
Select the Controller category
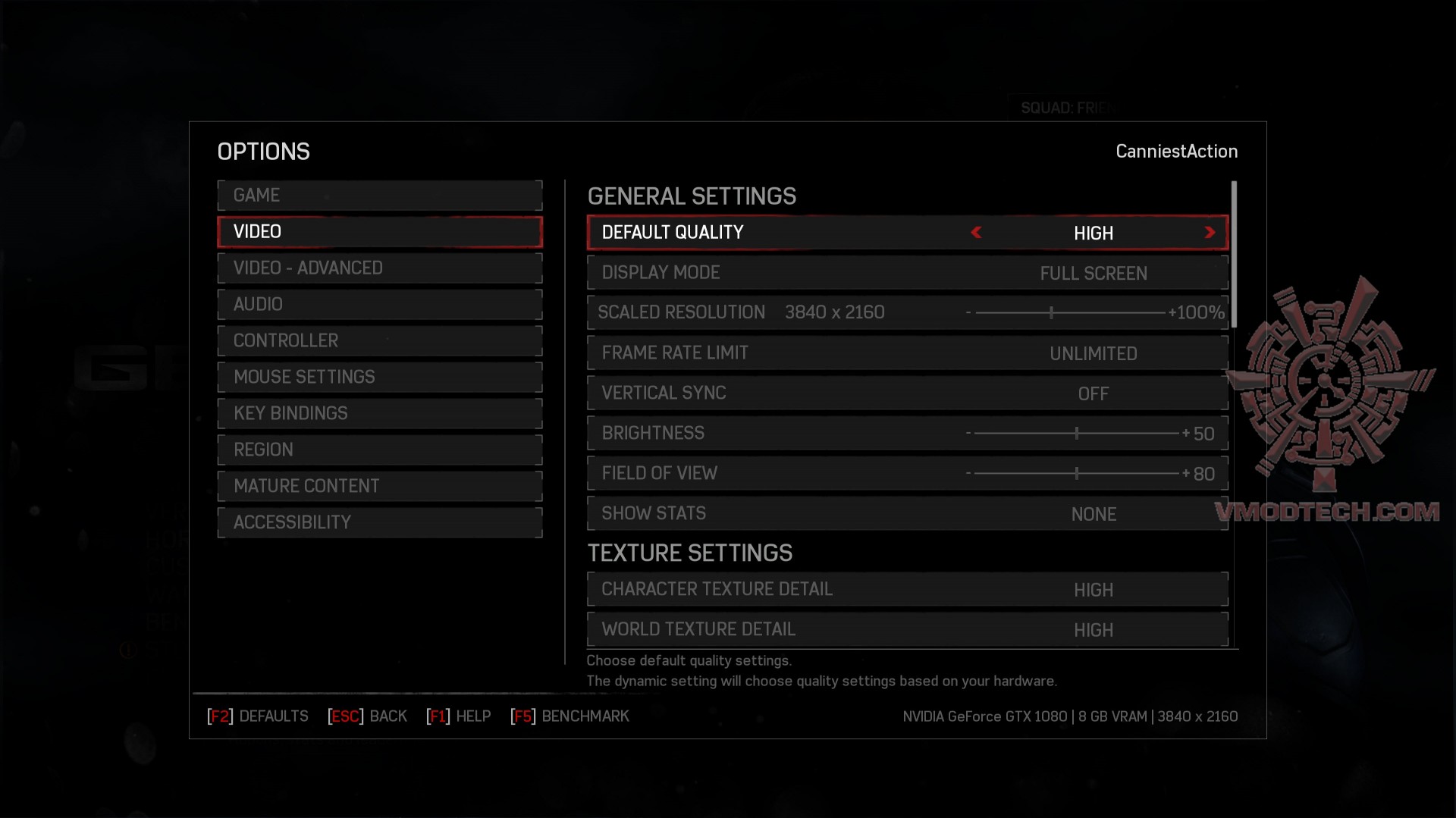tap(379, 341)
